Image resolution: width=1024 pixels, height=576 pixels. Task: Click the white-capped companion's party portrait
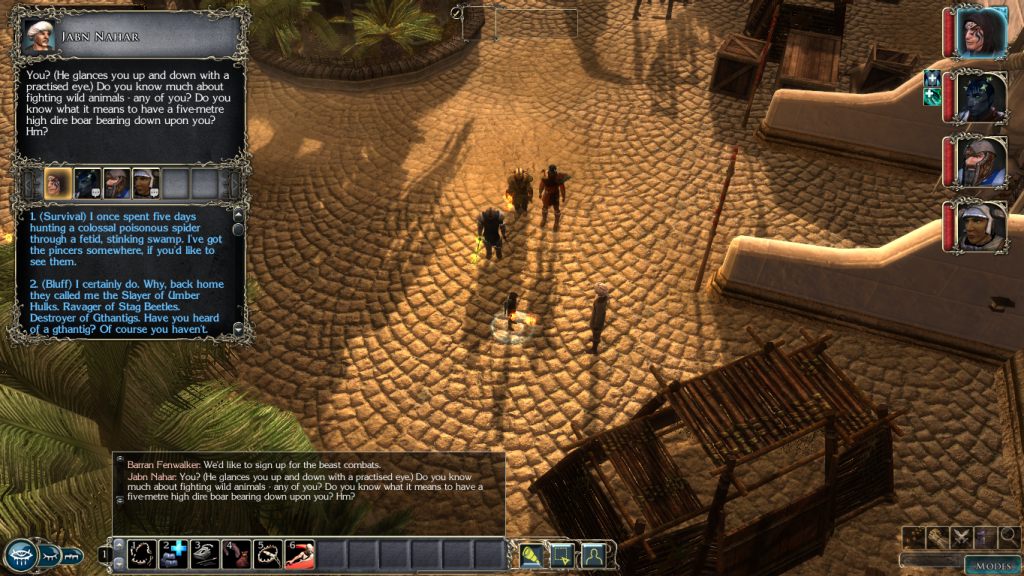[980, 226]
